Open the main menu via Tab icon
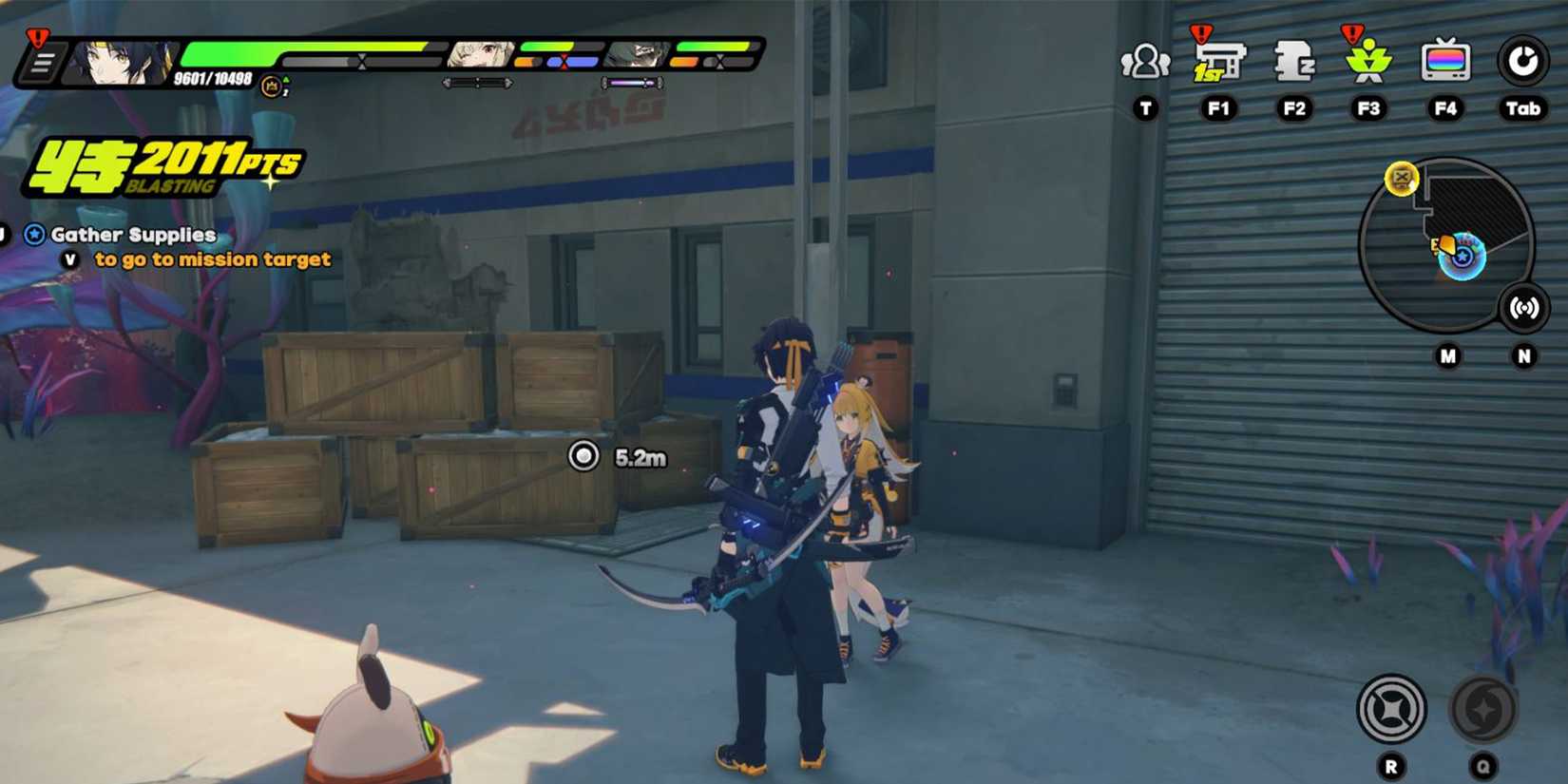This screenshot has height=784, width=1568. 1521,59
